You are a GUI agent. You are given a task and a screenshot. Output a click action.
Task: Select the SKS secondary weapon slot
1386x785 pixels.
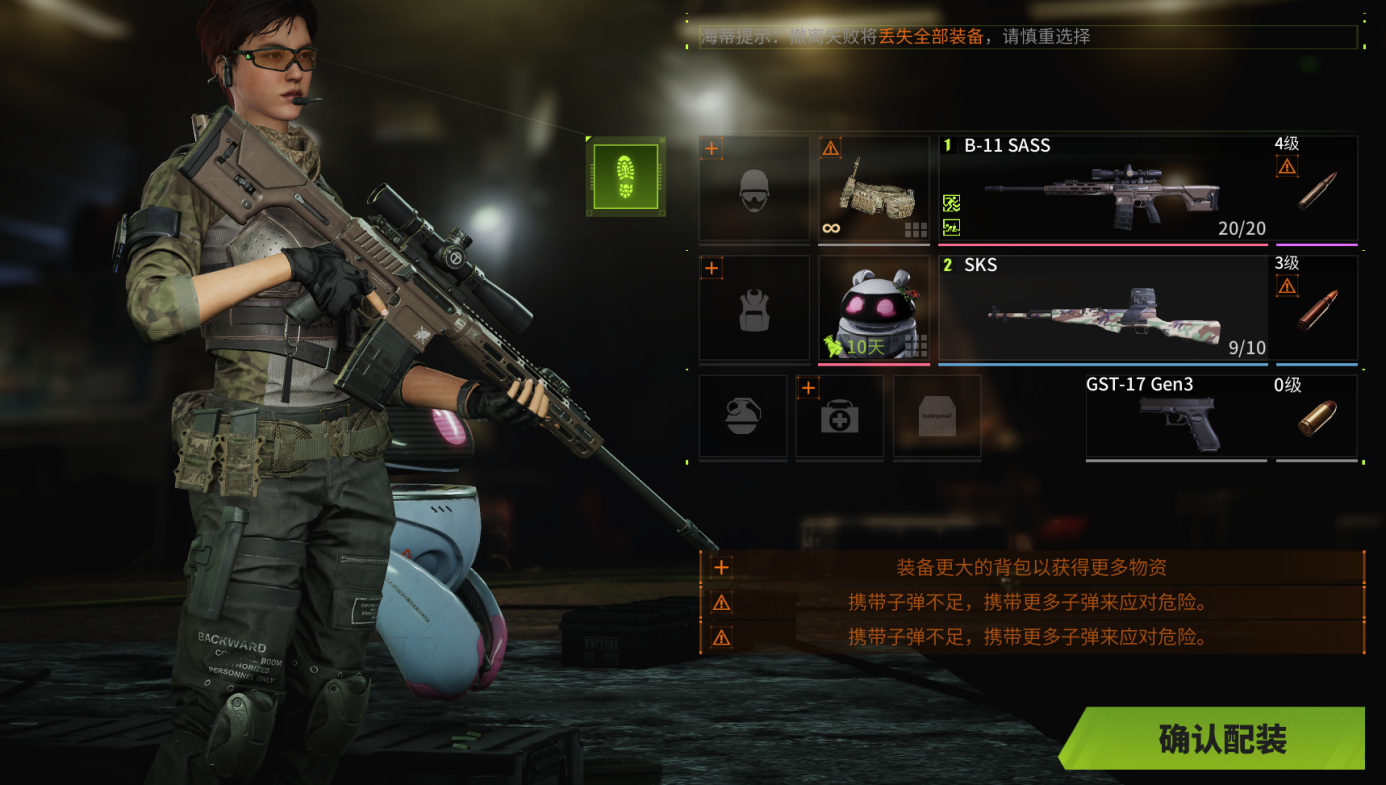click(x=1102, y=309)
